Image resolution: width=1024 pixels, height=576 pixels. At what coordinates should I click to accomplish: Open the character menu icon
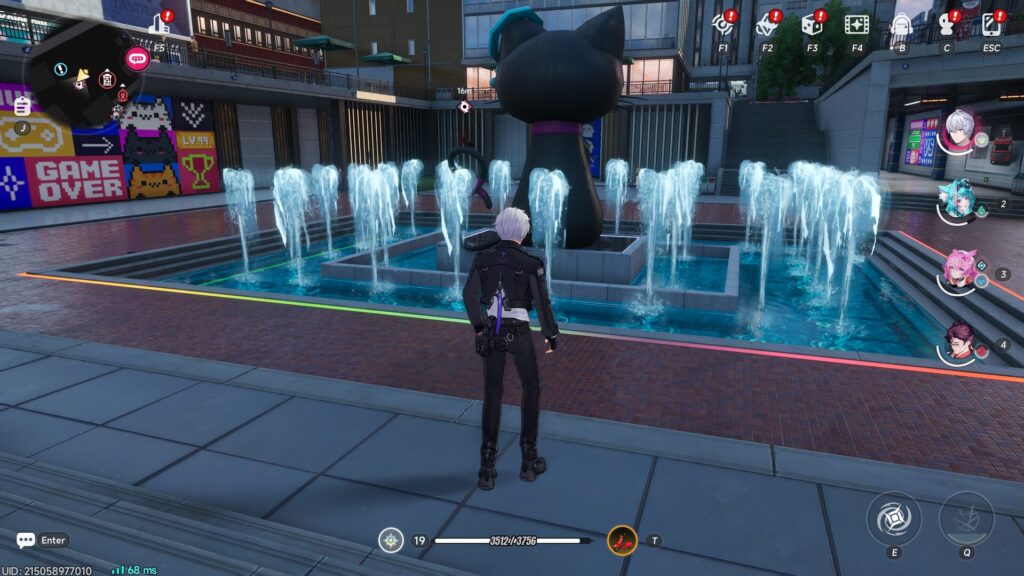(946, 24)
